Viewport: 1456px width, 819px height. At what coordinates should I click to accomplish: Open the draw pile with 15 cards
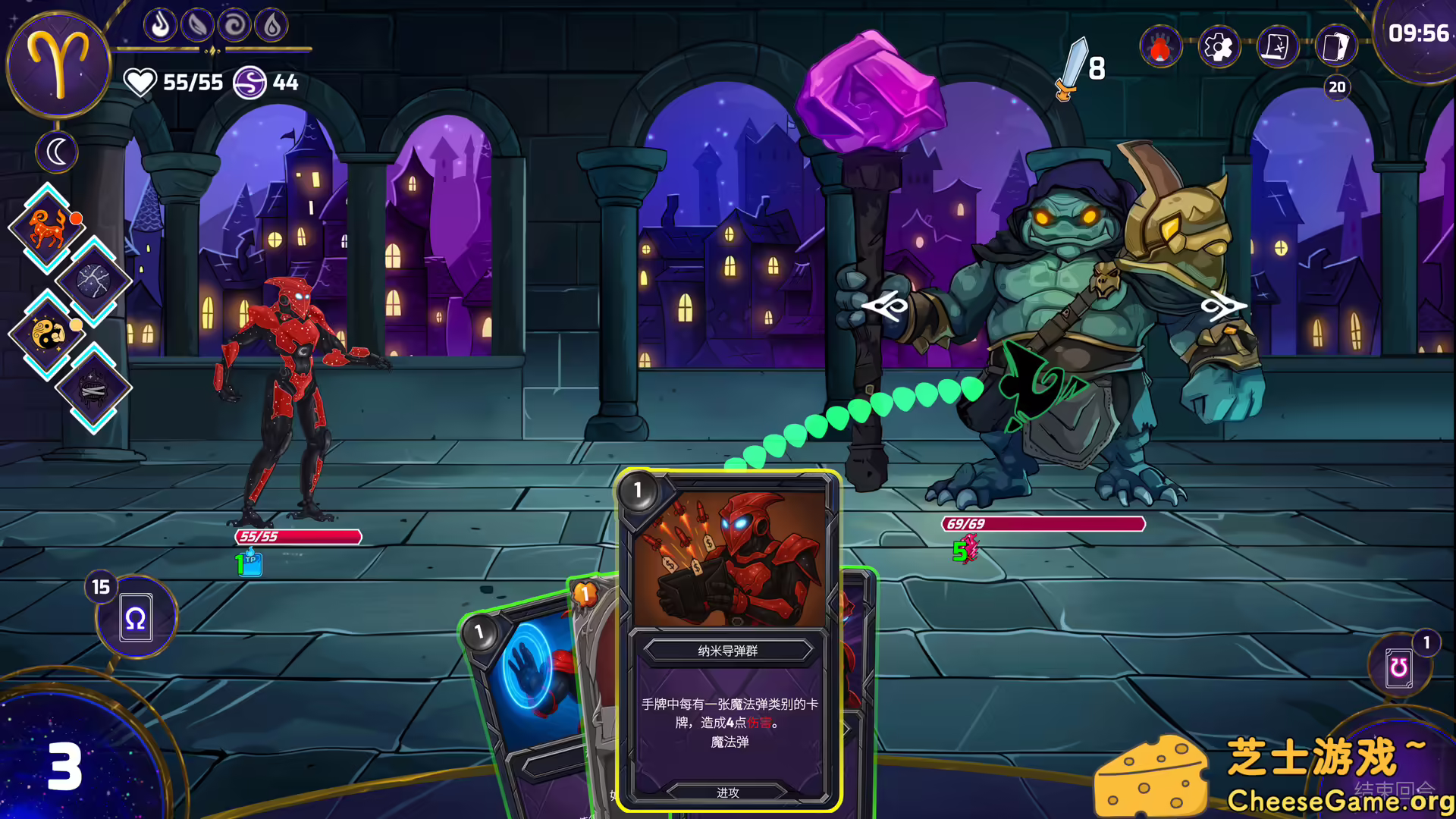pos(136,617)
